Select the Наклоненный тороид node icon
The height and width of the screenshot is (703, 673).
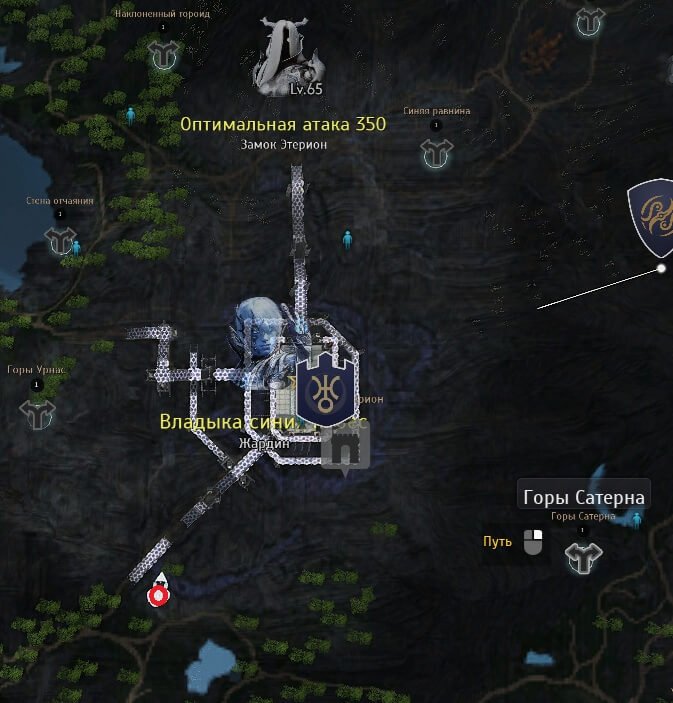click(163, 55)
